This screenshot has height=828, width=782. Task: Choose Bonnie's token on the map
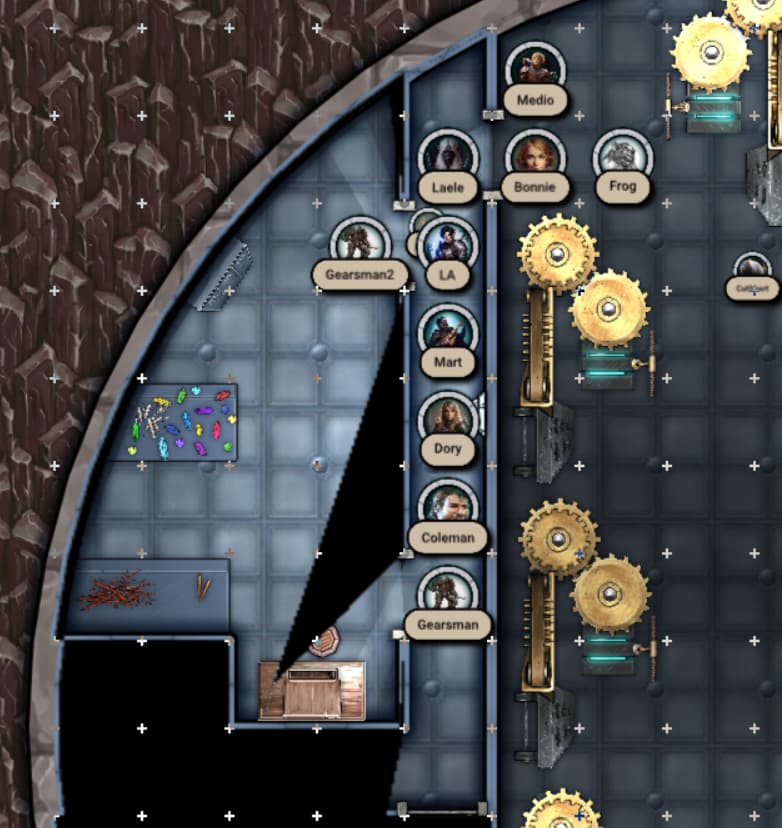(x=535, y=156)
